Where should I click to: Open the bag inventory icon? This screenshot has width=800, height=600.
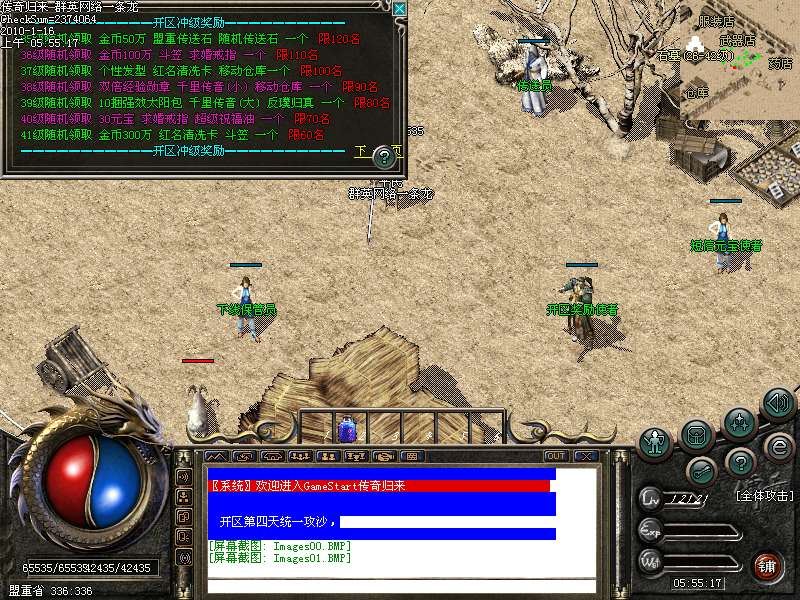click(696, 434)
